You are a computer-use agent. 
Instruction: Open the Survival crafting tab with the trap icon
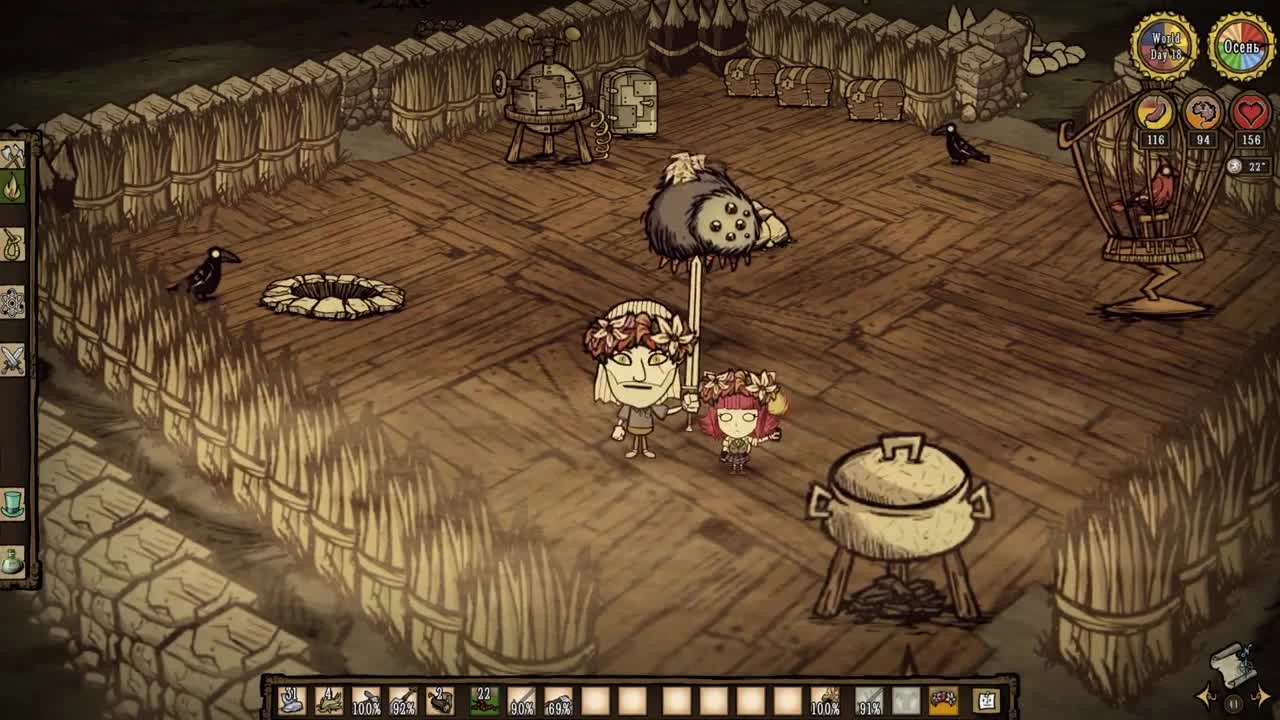(15, 243)
